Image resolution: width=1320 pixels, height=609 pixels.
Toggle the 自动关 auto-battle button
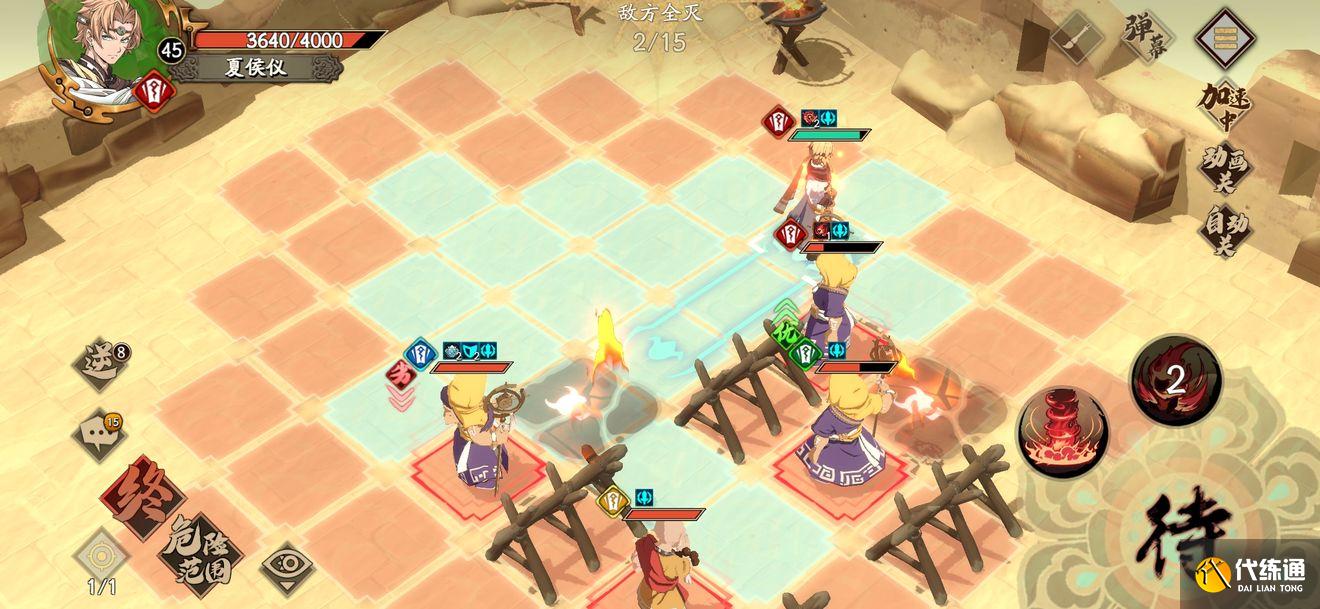[1226, 230]
